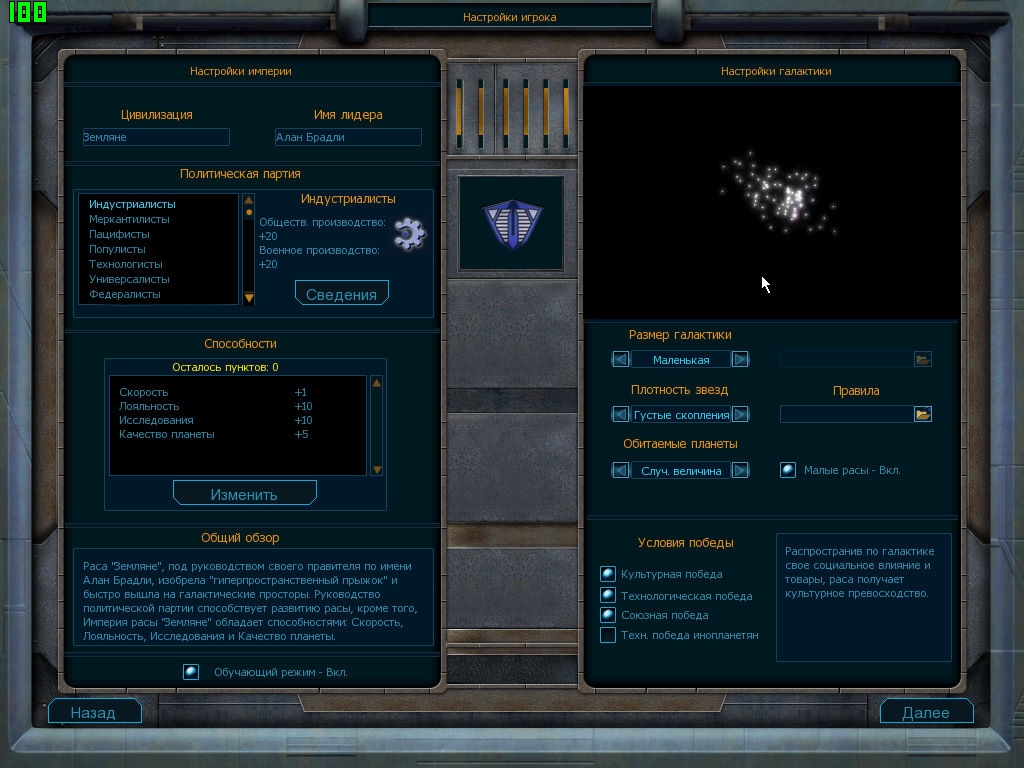Image resolution: width=1024 pixels, height=768 pixels.
Task: Click Изменить to change abilities
Action: (244, 494)
